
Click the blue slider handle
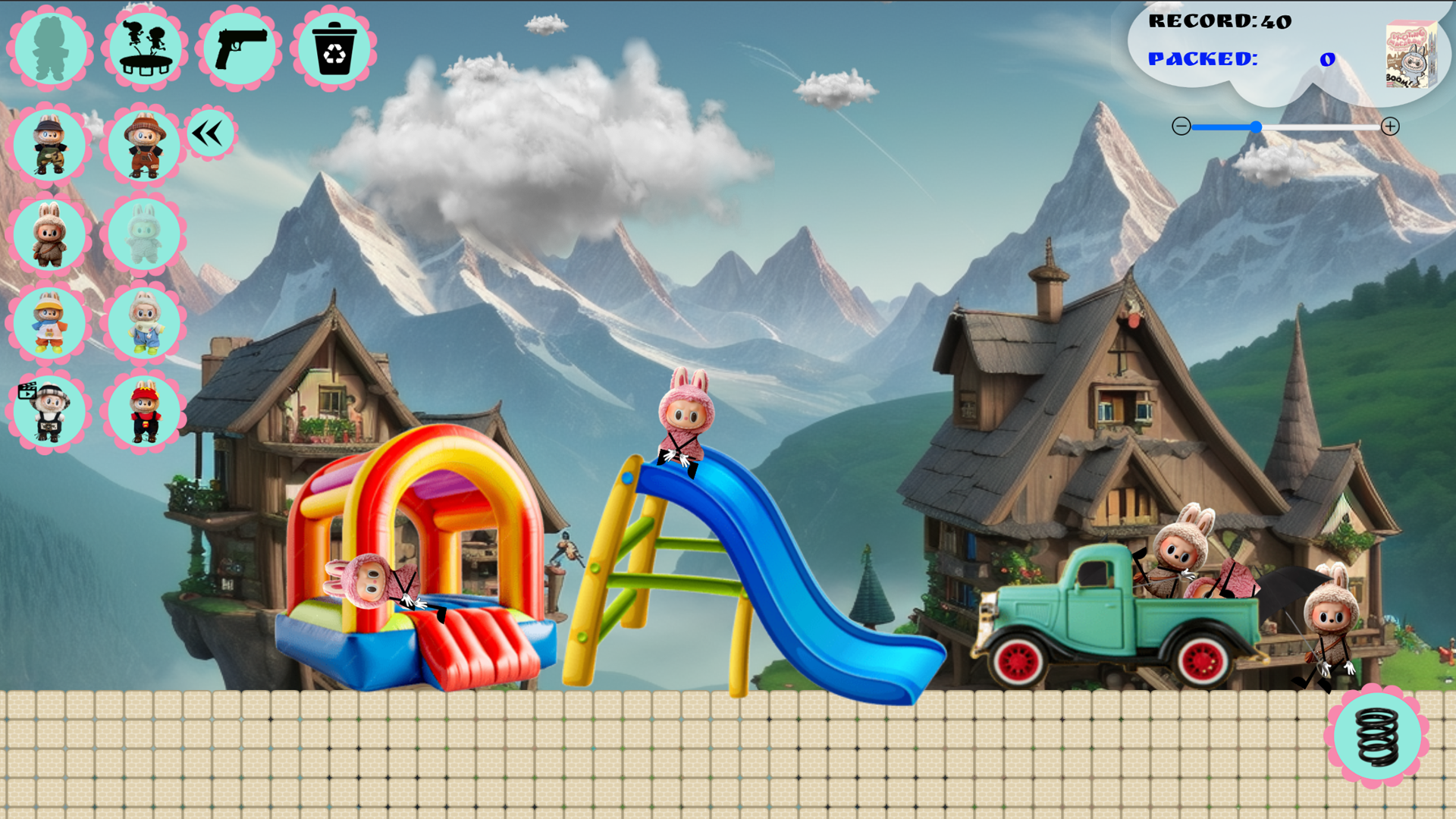click(x=1256, y=127)
